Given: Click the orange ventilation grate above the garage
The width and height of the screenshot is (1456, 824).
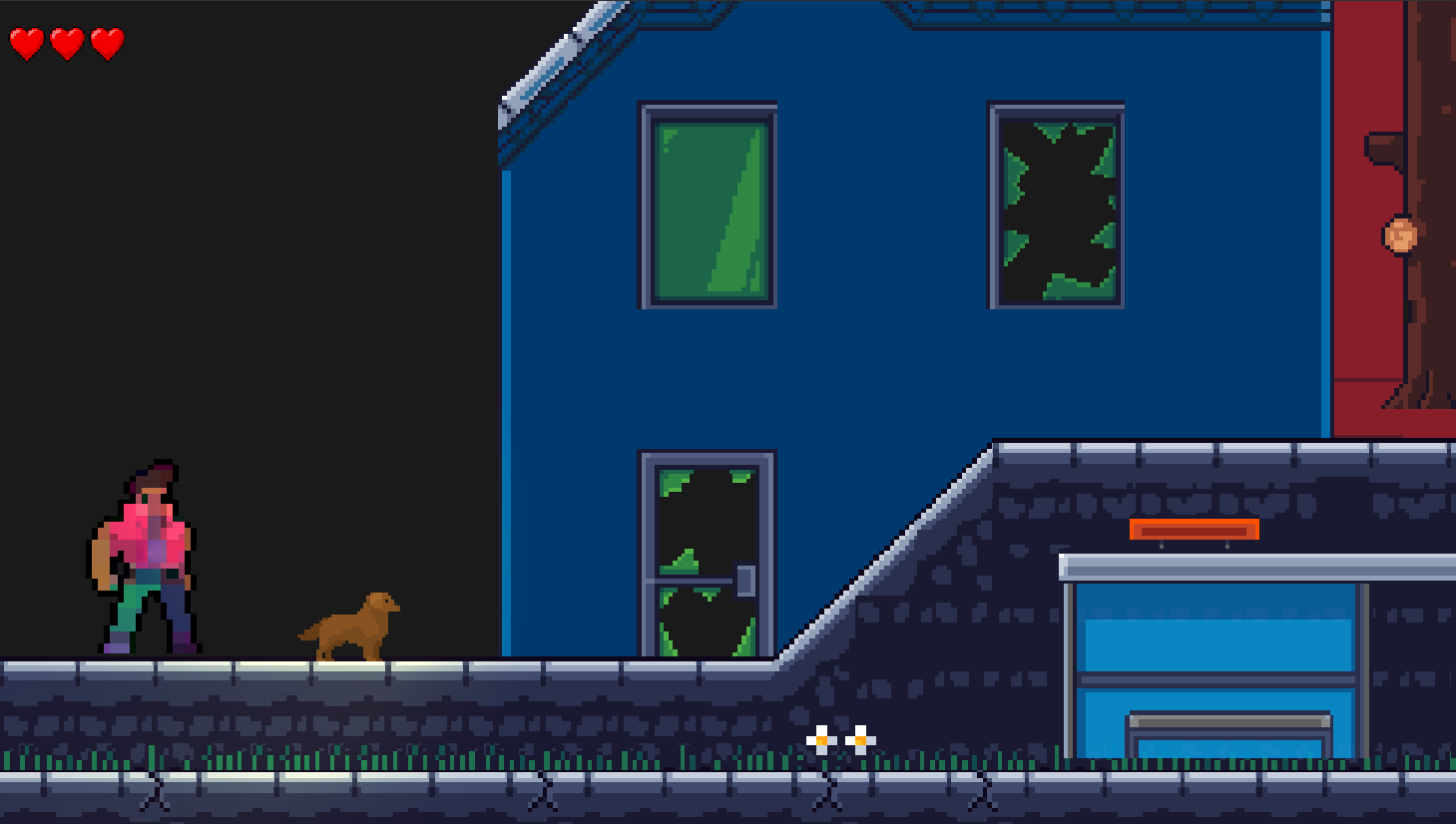Looking at the screenshot, I should 1194,530.
